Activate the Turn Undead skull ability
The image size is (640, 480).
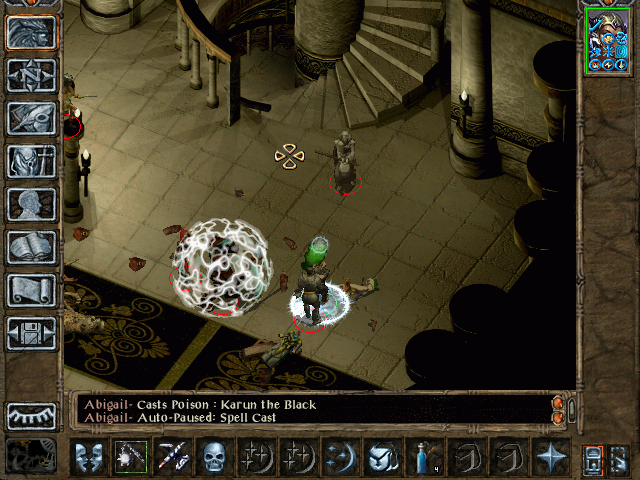point(213,457)
